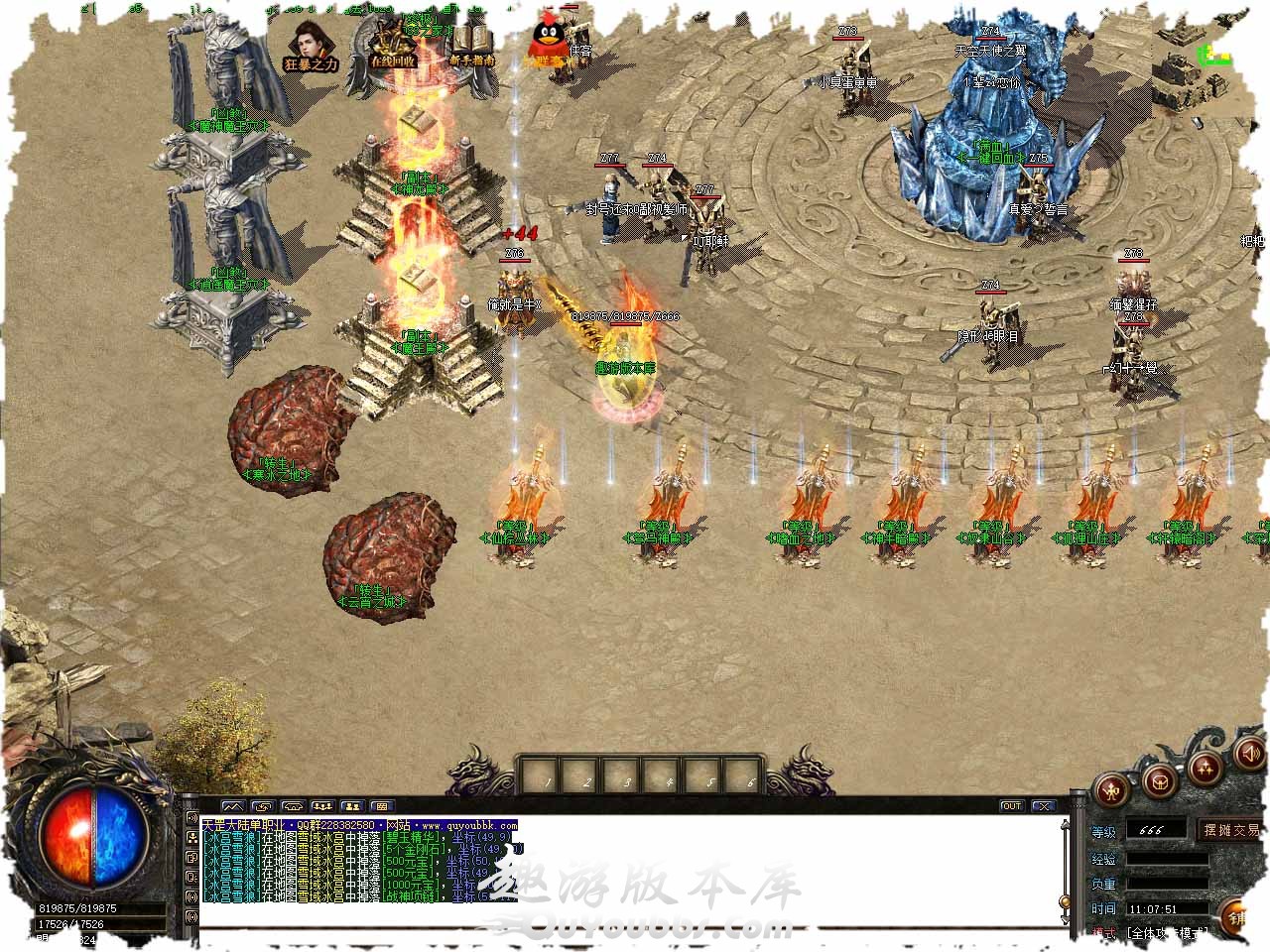Screen dimensions: 1270x952
Task: Close the chat panel with the X button
Action: click(1042, 806)
